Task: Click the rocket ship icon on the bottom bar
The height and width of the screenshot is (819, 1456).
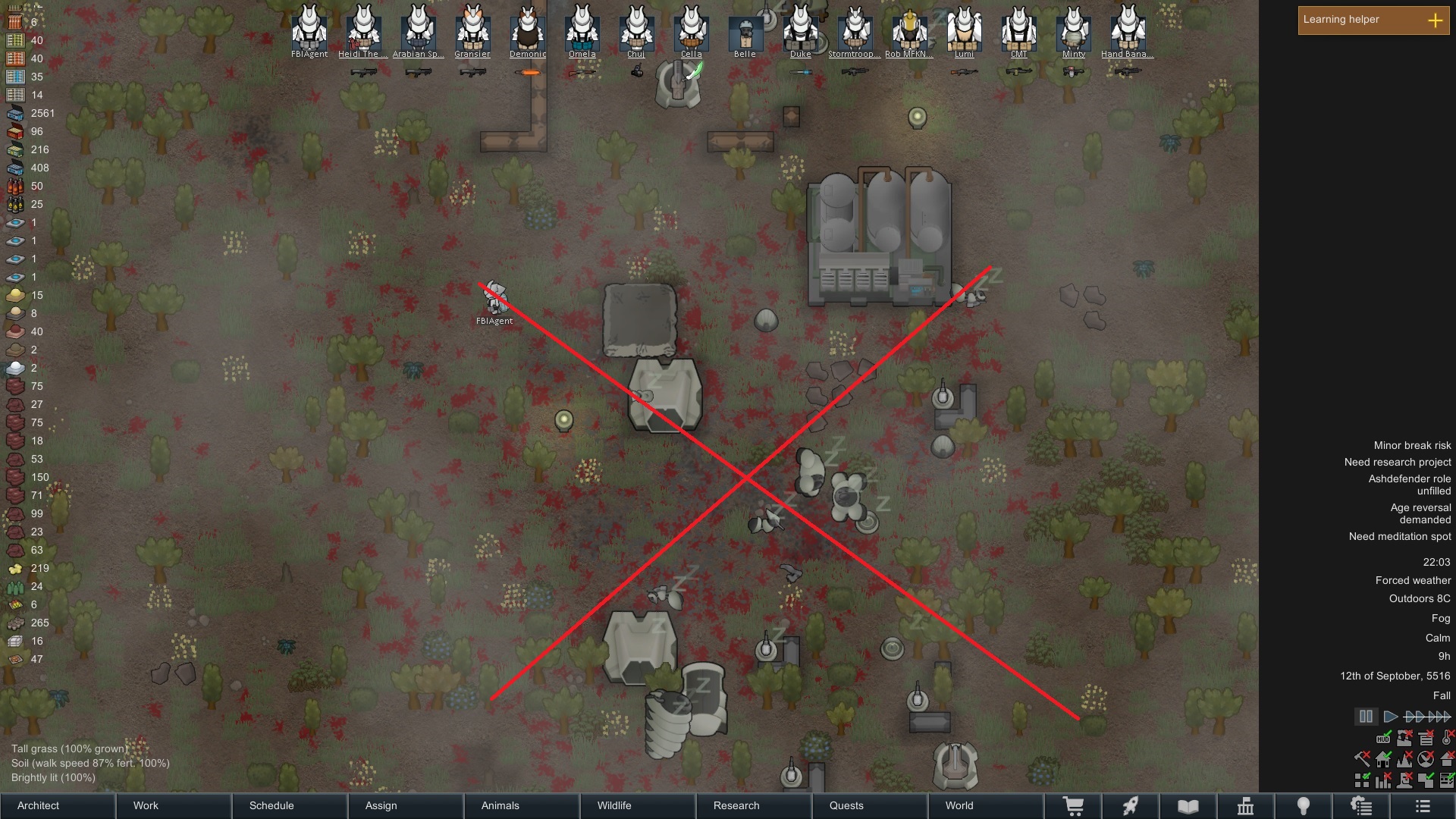Action: click(x=1132, y=806)
